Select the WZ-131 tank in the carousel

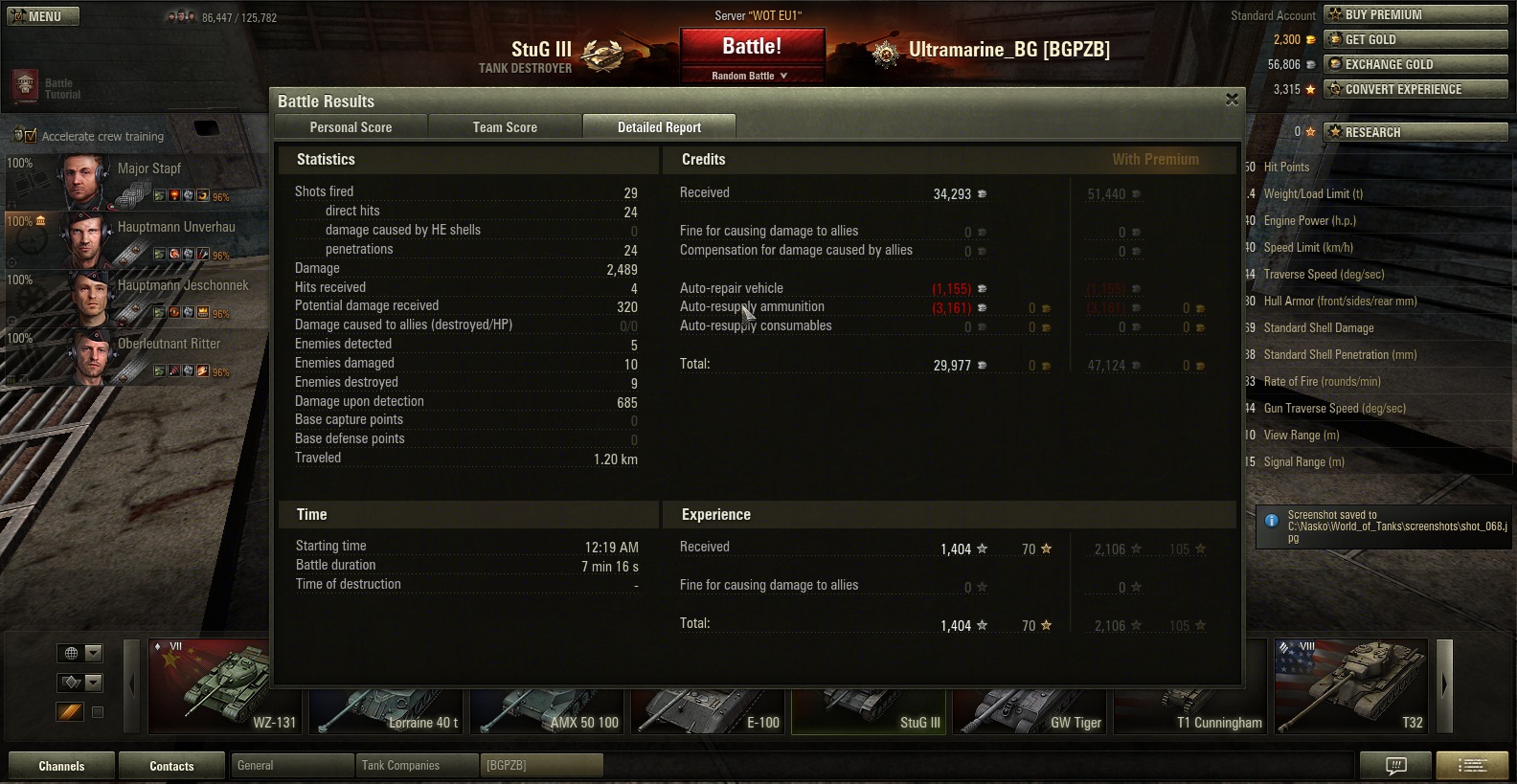pyautogui.click(x=226, y=686)
